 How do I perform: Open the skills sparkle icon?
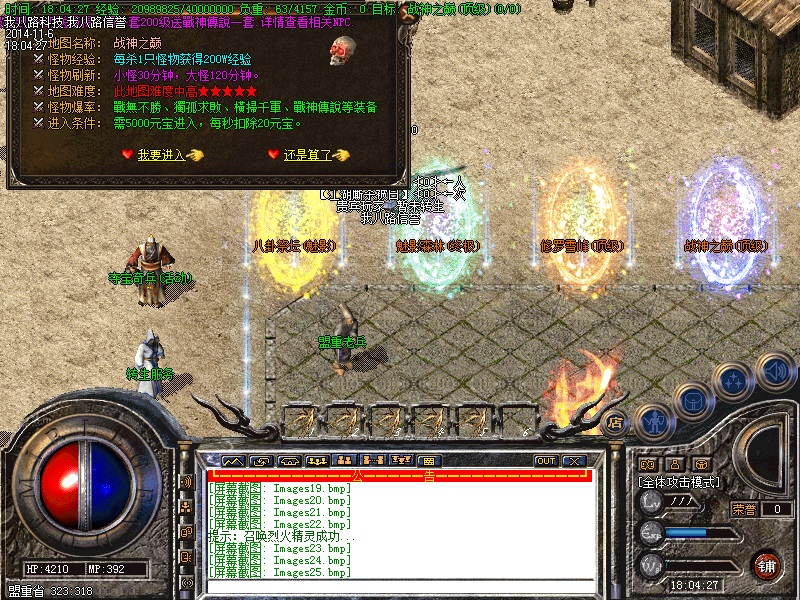[x=735, y=381]
